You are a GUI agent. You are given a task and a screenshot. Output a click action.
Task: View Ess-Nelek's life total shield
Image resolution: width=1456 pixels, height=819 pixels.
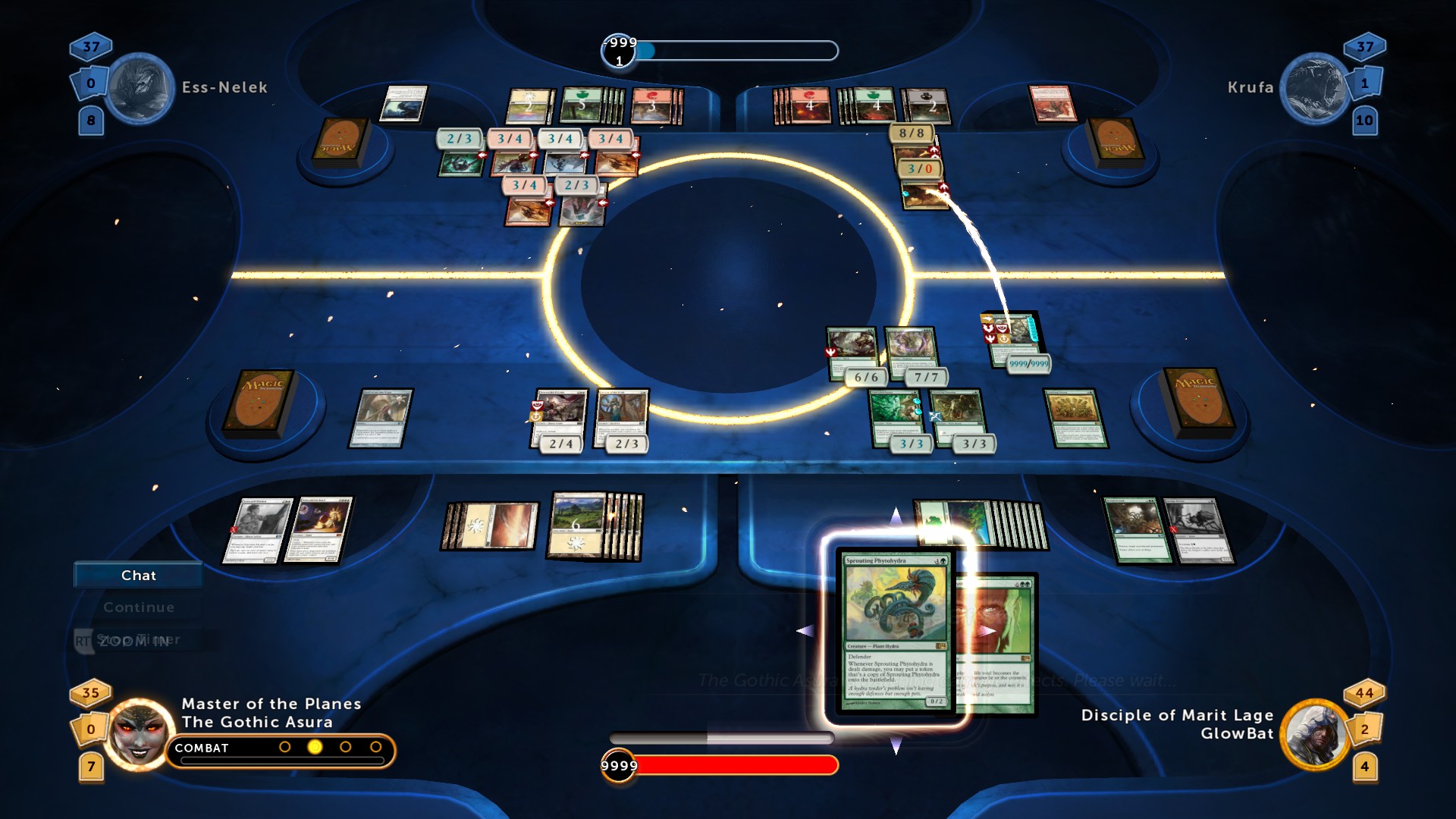click(x=91, y=48)
